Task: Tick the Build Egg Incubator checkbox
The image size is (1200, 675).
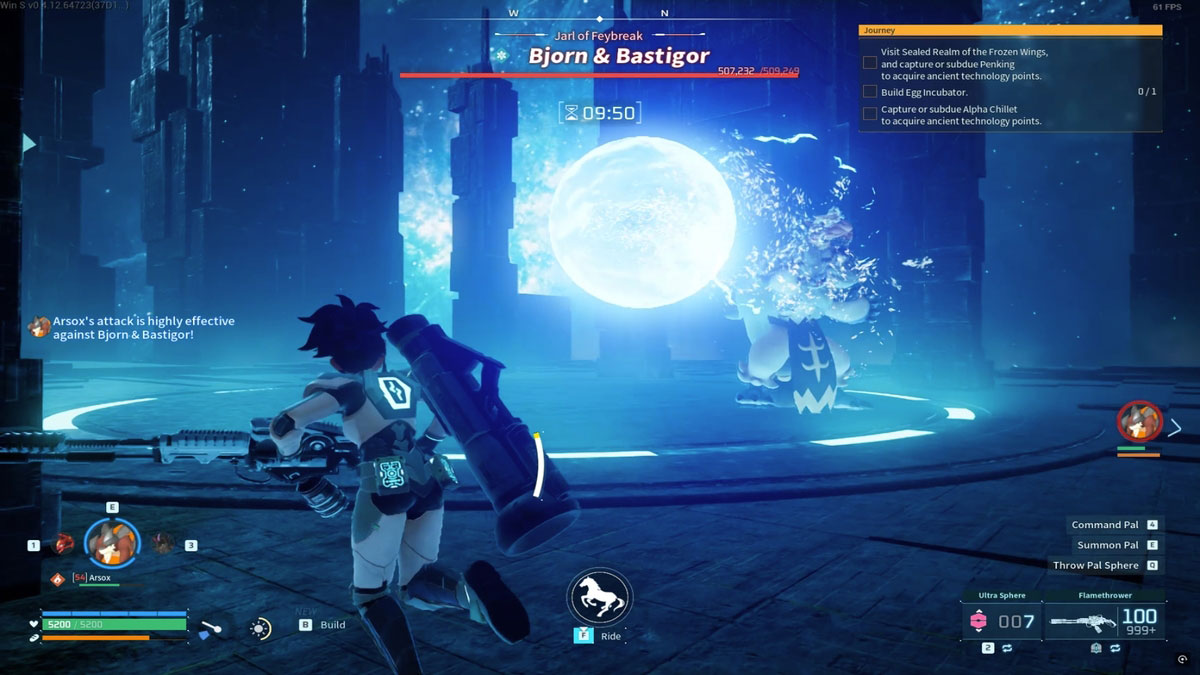Action: pos(870,92)
